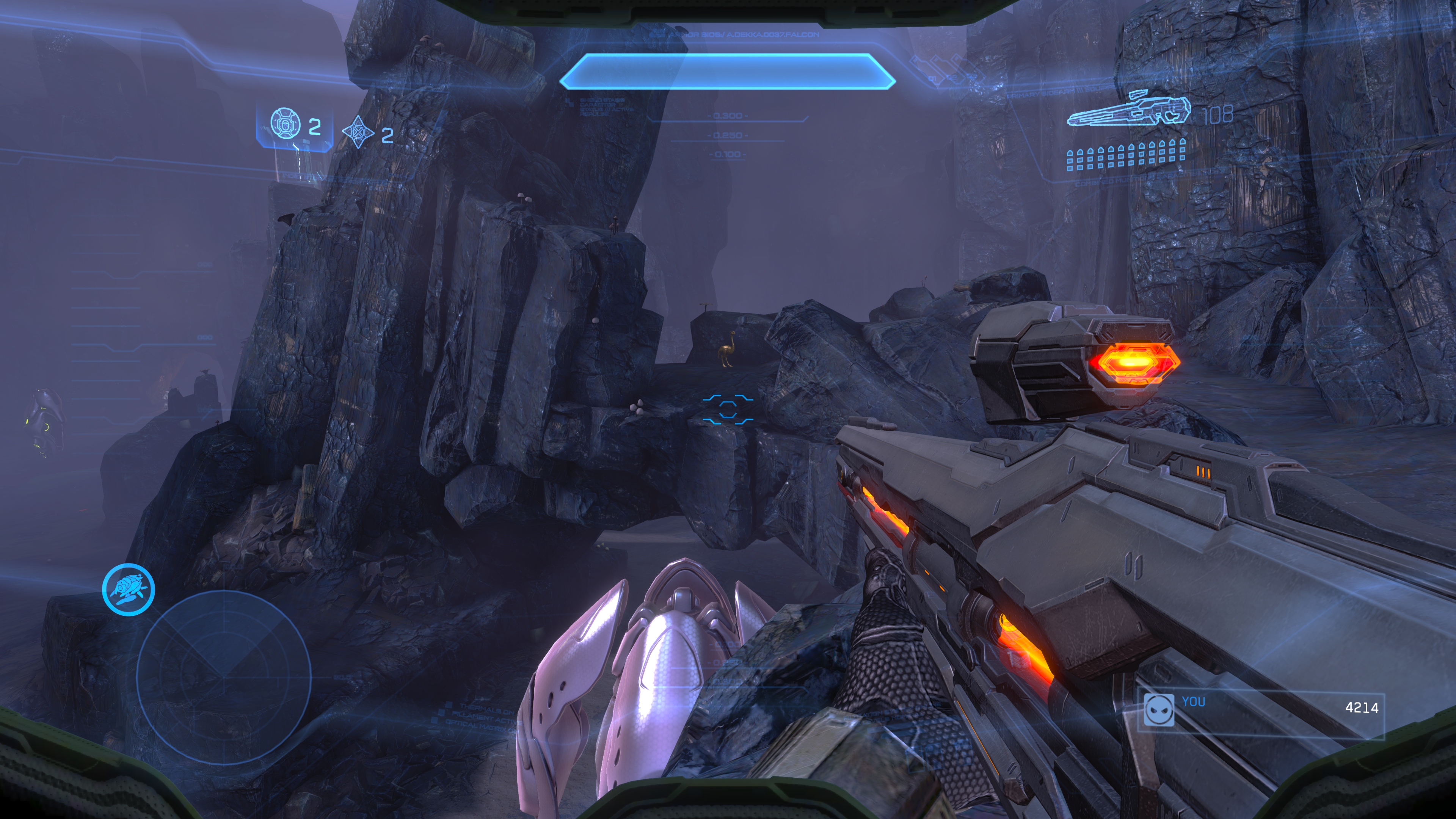Click the armor ability icon above the radar

(x=129, y=589)
